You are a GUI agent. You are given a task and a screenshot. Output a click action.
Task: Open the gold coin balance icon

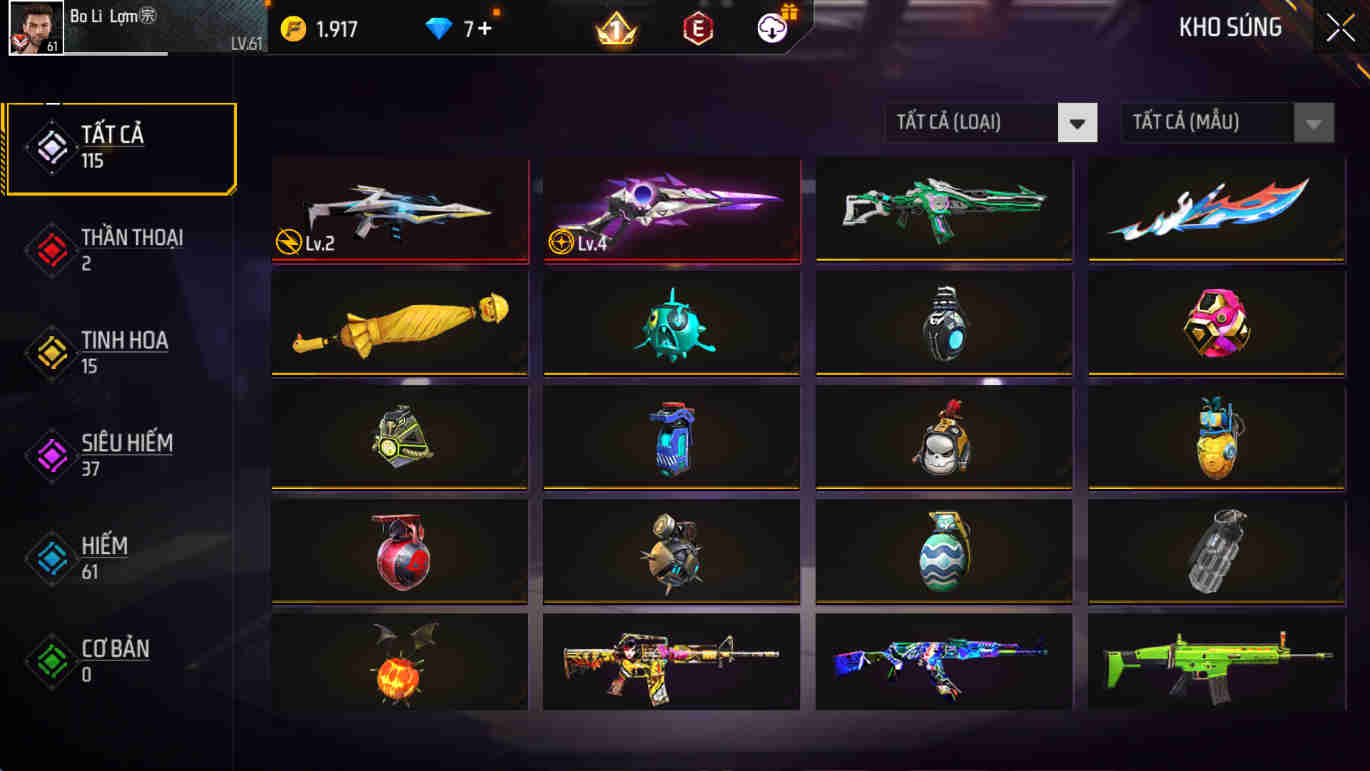(293, 29)
